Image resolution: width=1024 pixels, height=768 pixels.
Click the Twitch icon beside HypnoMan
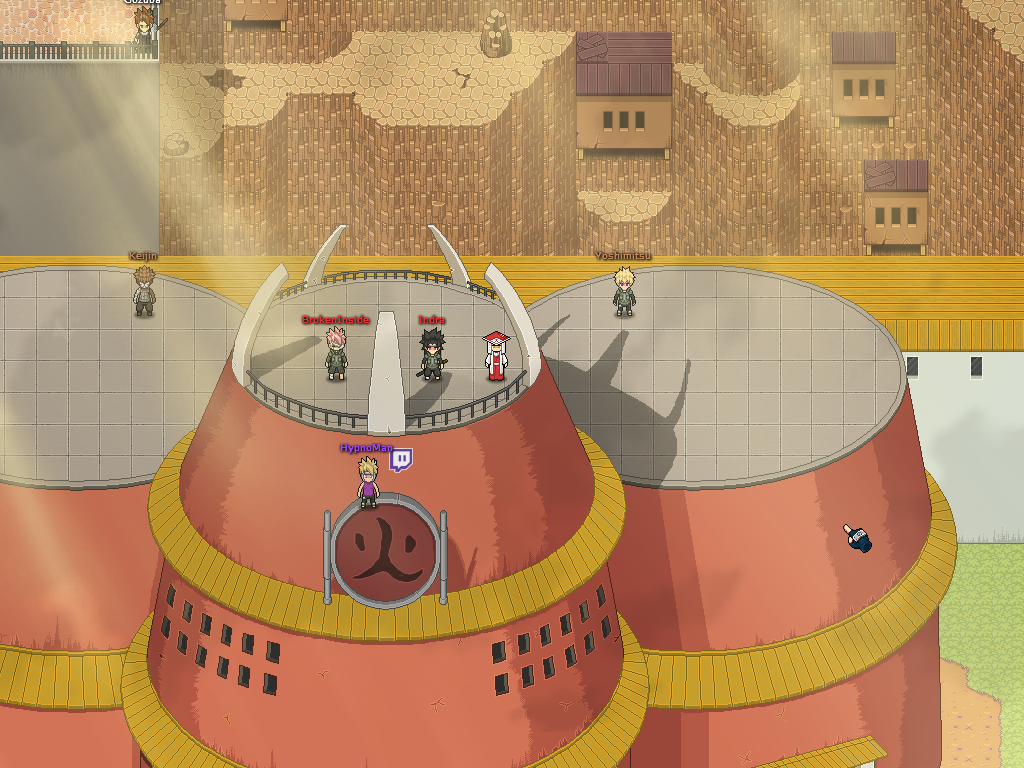(x=401, y=460)
